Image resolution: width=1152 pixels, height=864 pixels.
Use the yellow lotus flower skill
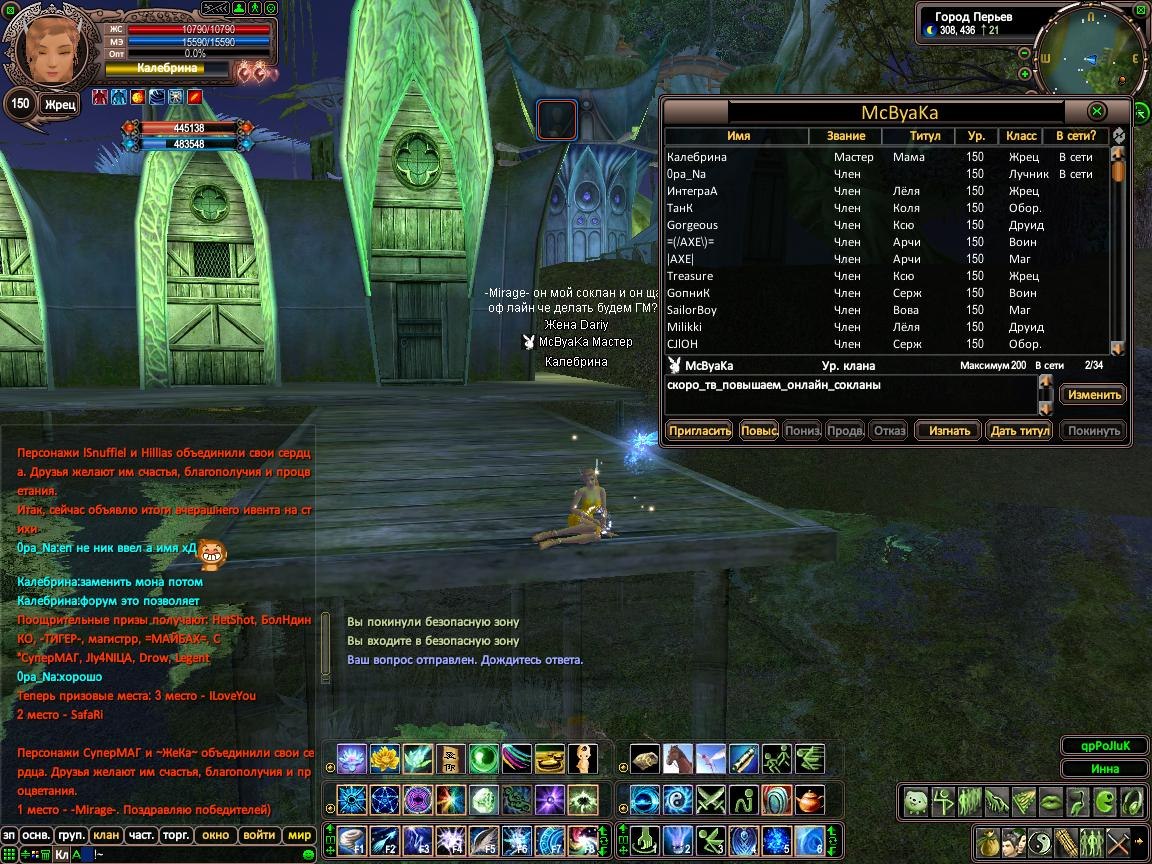385,759
